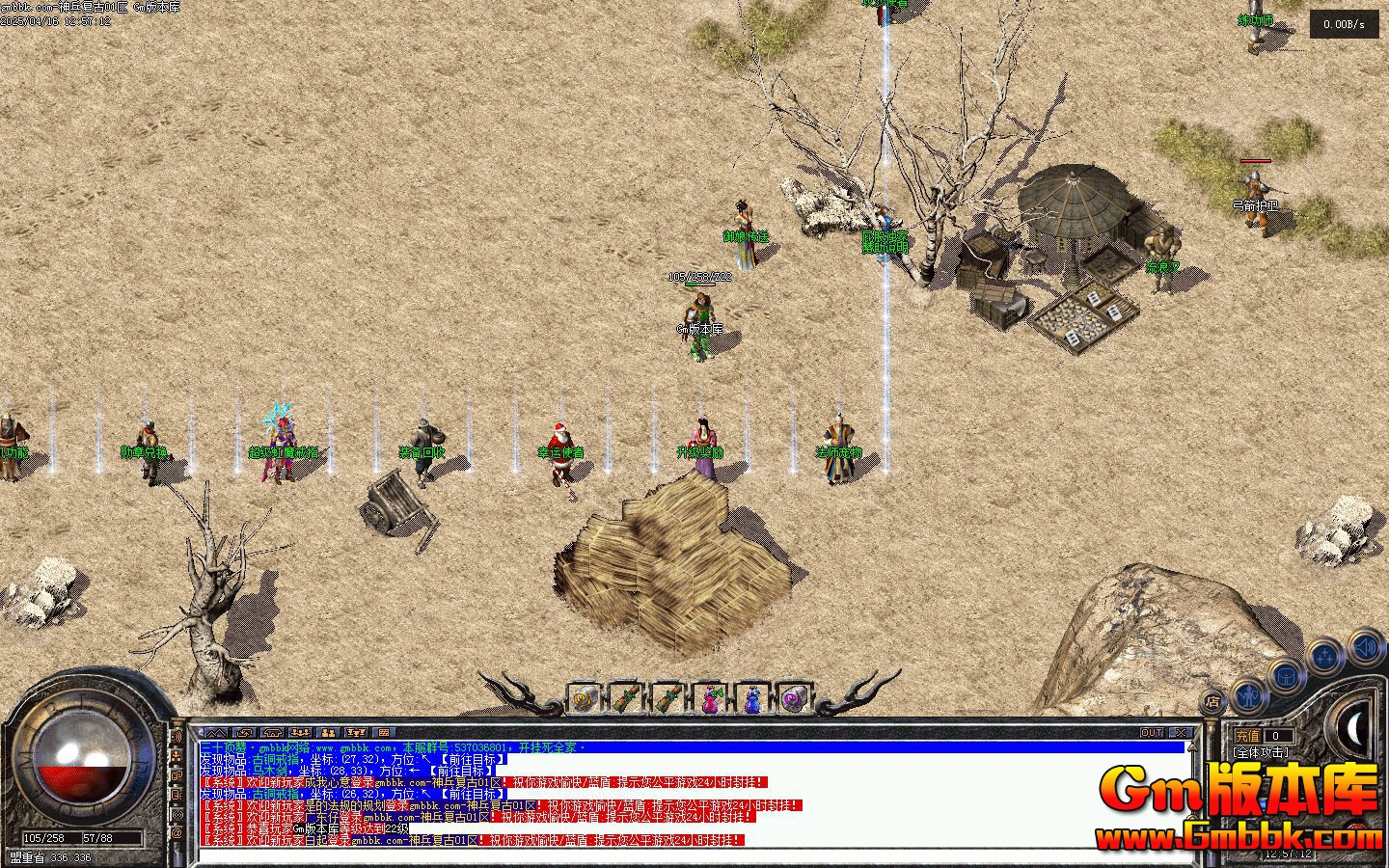Use the yellow spiral scroll in the hotbar
The width and height of the screenshot is (1389, 868).
(583, 699)
